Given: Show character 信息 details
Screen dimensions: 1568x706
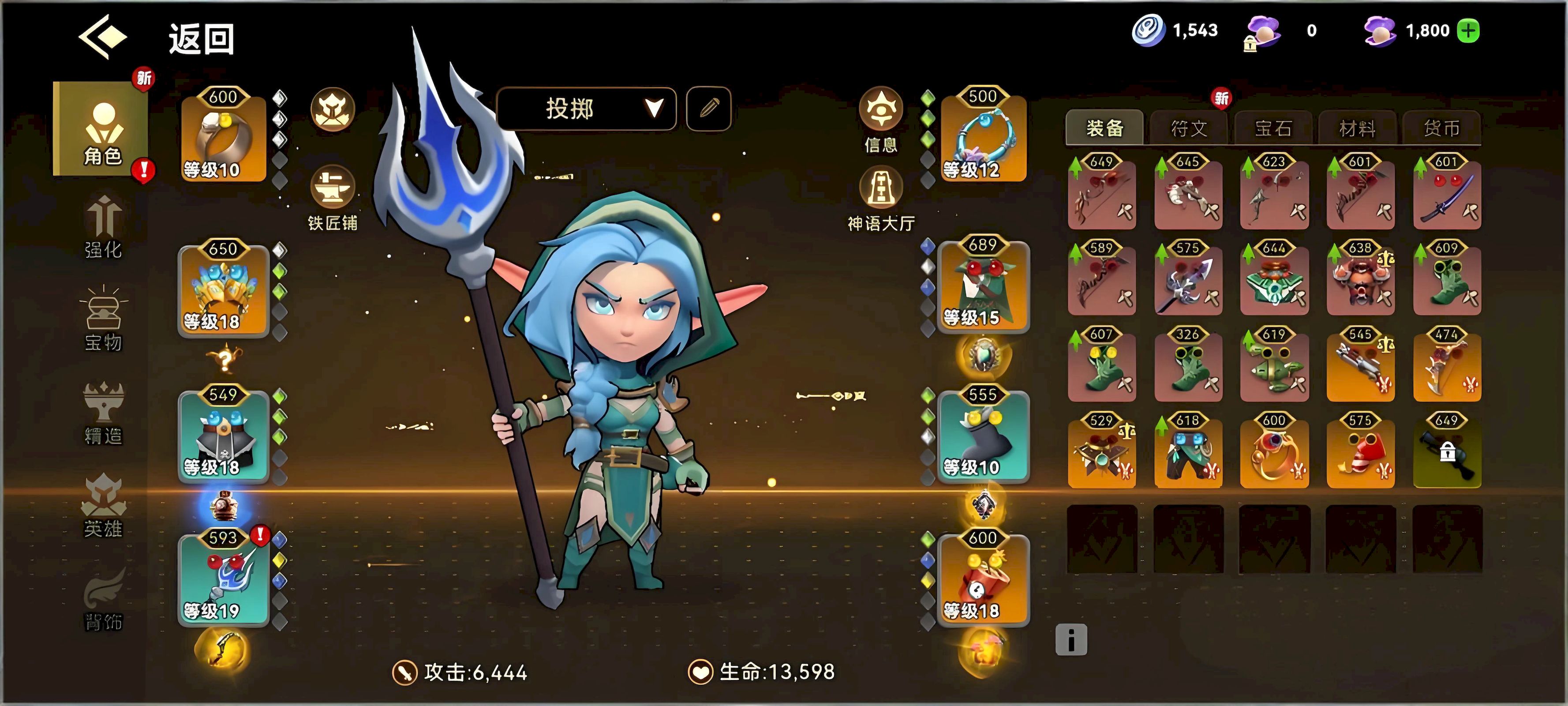Looking at the screenshot, I should (x=880, y=119).
